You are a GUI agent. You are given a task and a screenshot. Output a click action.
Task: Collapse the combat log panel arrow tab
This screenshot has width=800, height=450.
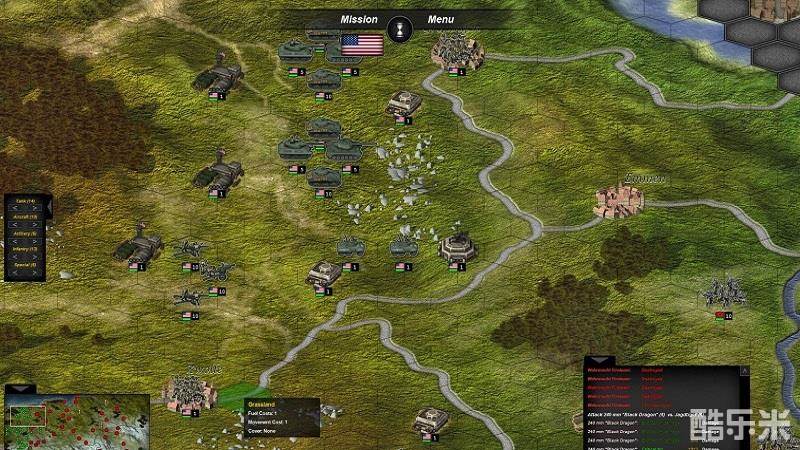(x=599, y=360)
